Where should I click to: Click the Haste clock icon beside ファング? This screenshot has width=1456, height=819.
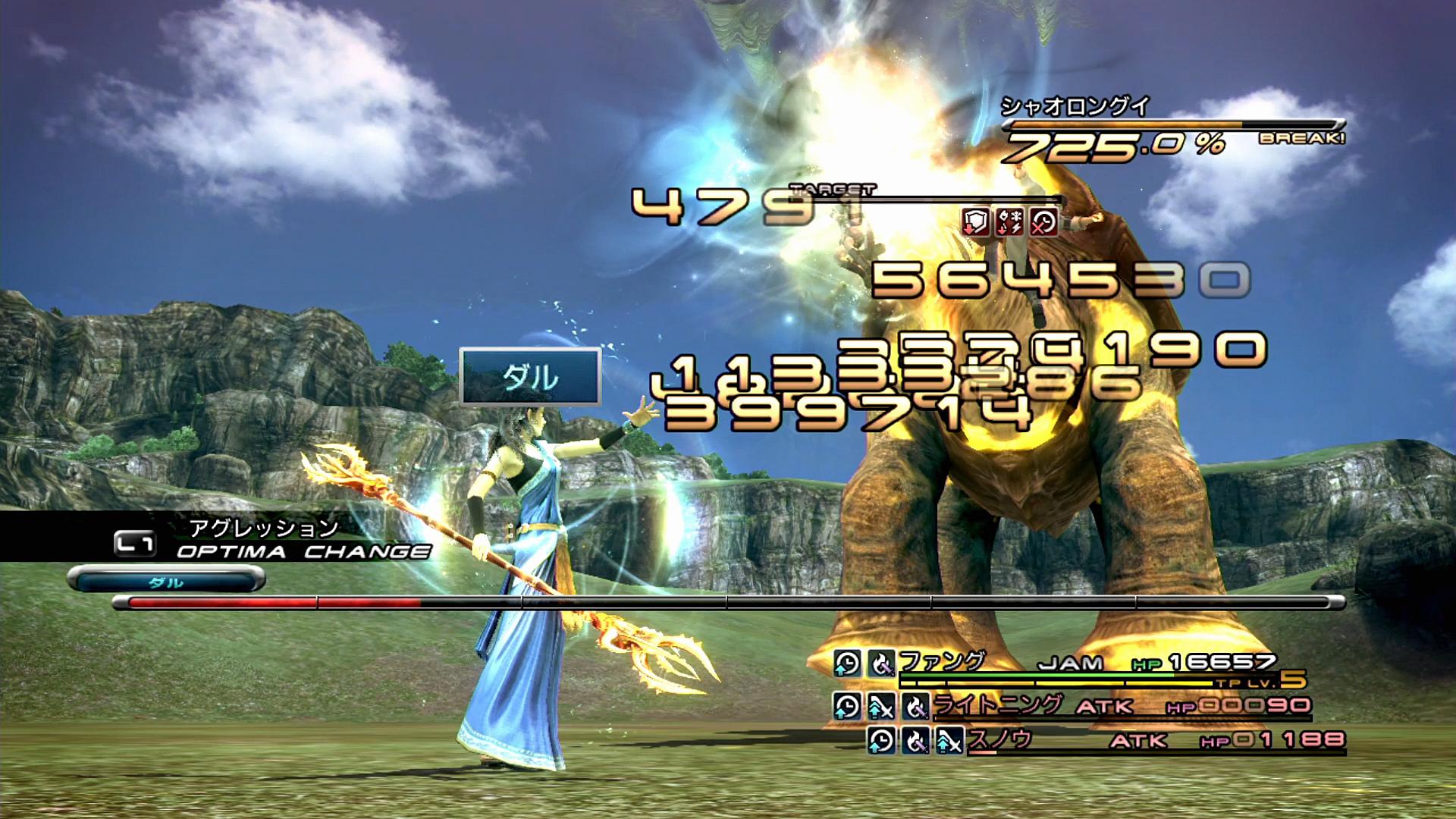coord(847,664)
